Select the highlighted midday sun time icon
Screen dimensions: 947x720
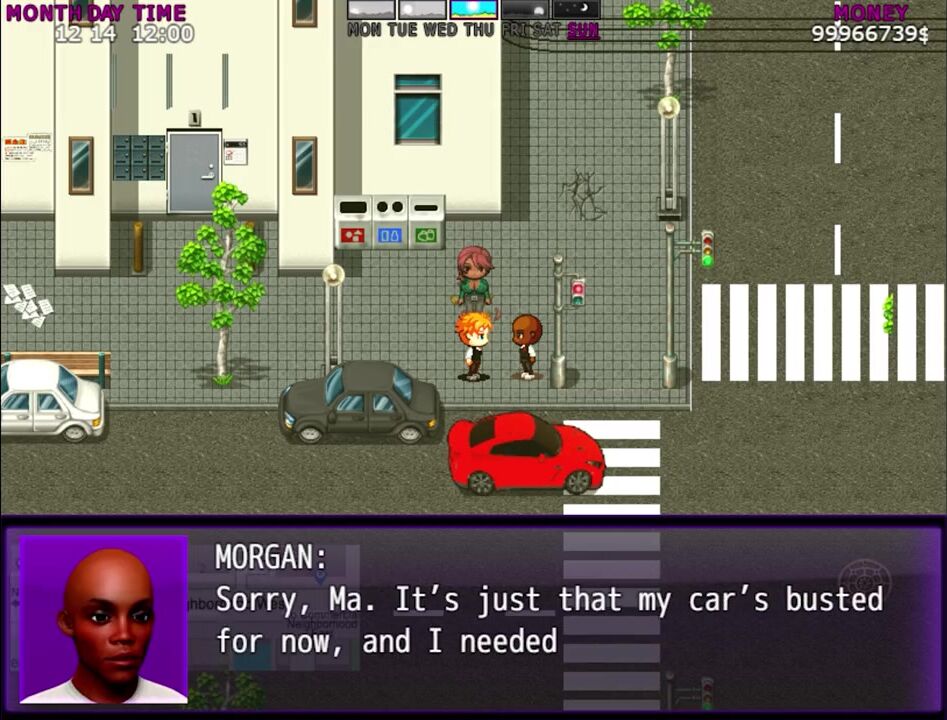pos(473,9)
